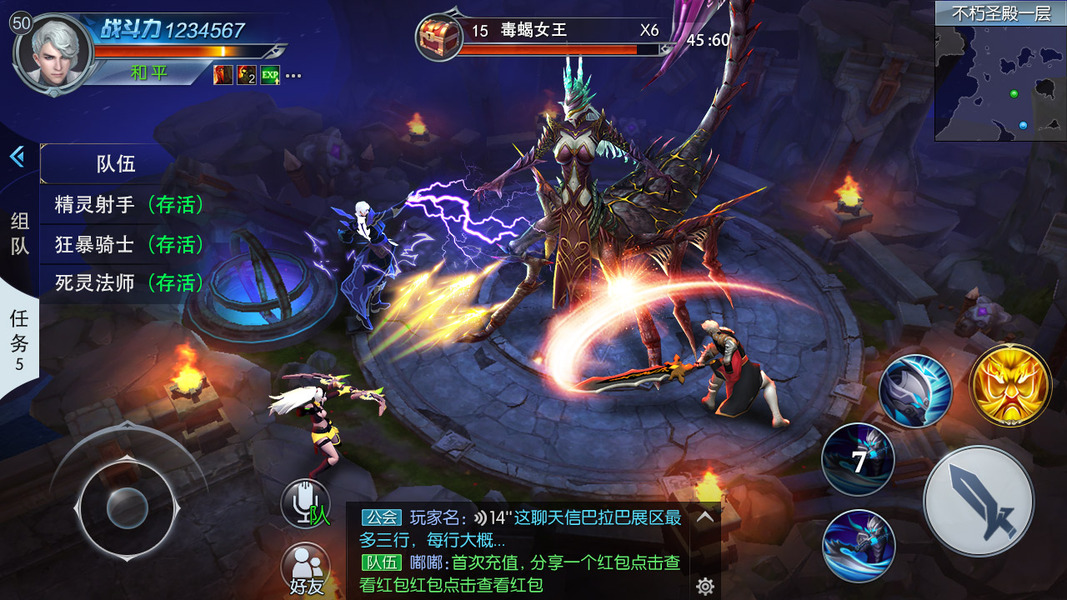The width and height of the screenshot is (1067, 600).
Task: Collapse the side panel with arrow
Action: [17, 157]
